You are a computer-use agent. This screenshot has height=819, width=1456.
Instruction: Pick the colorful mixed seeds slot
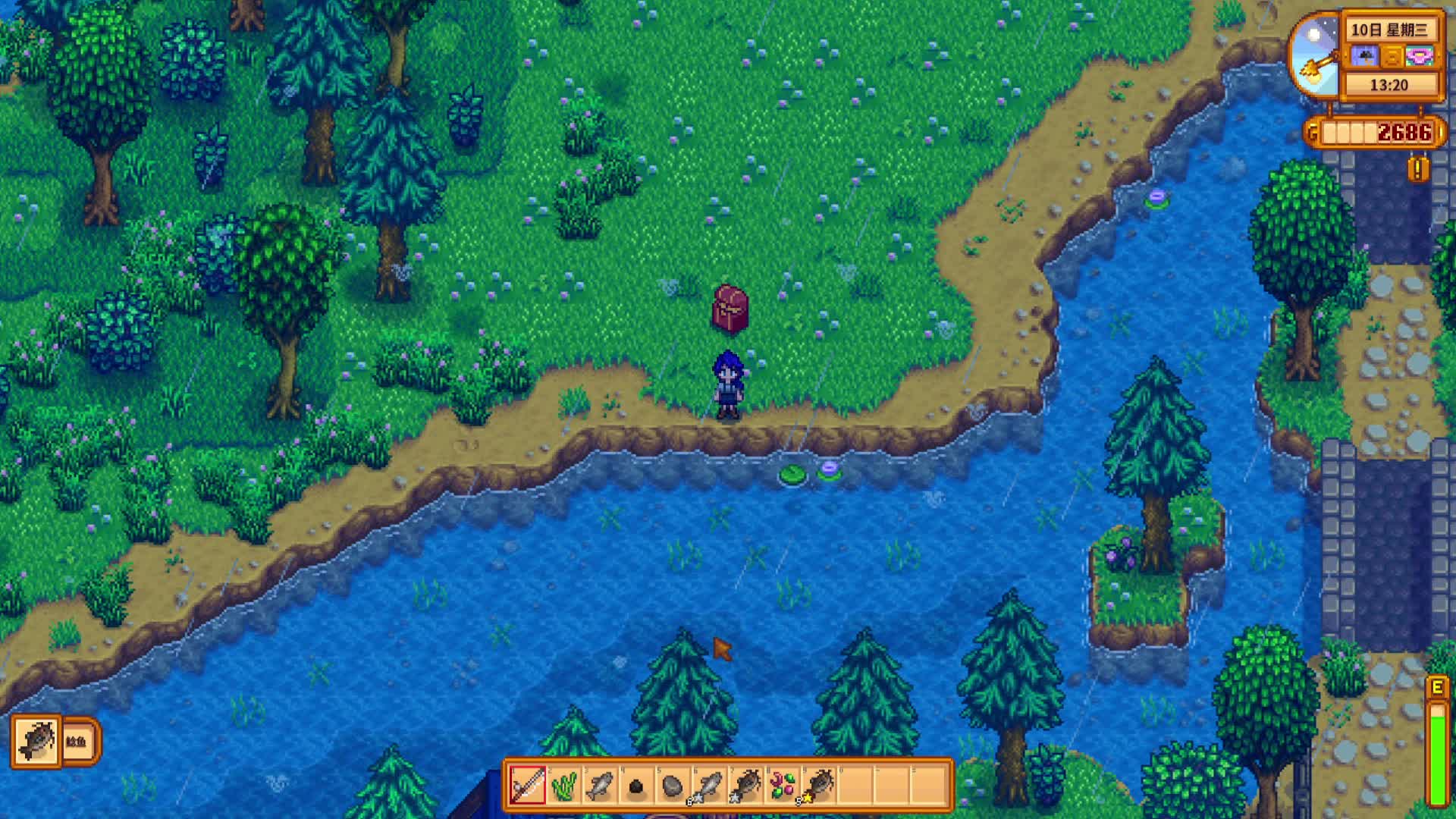tap(782, 784)
